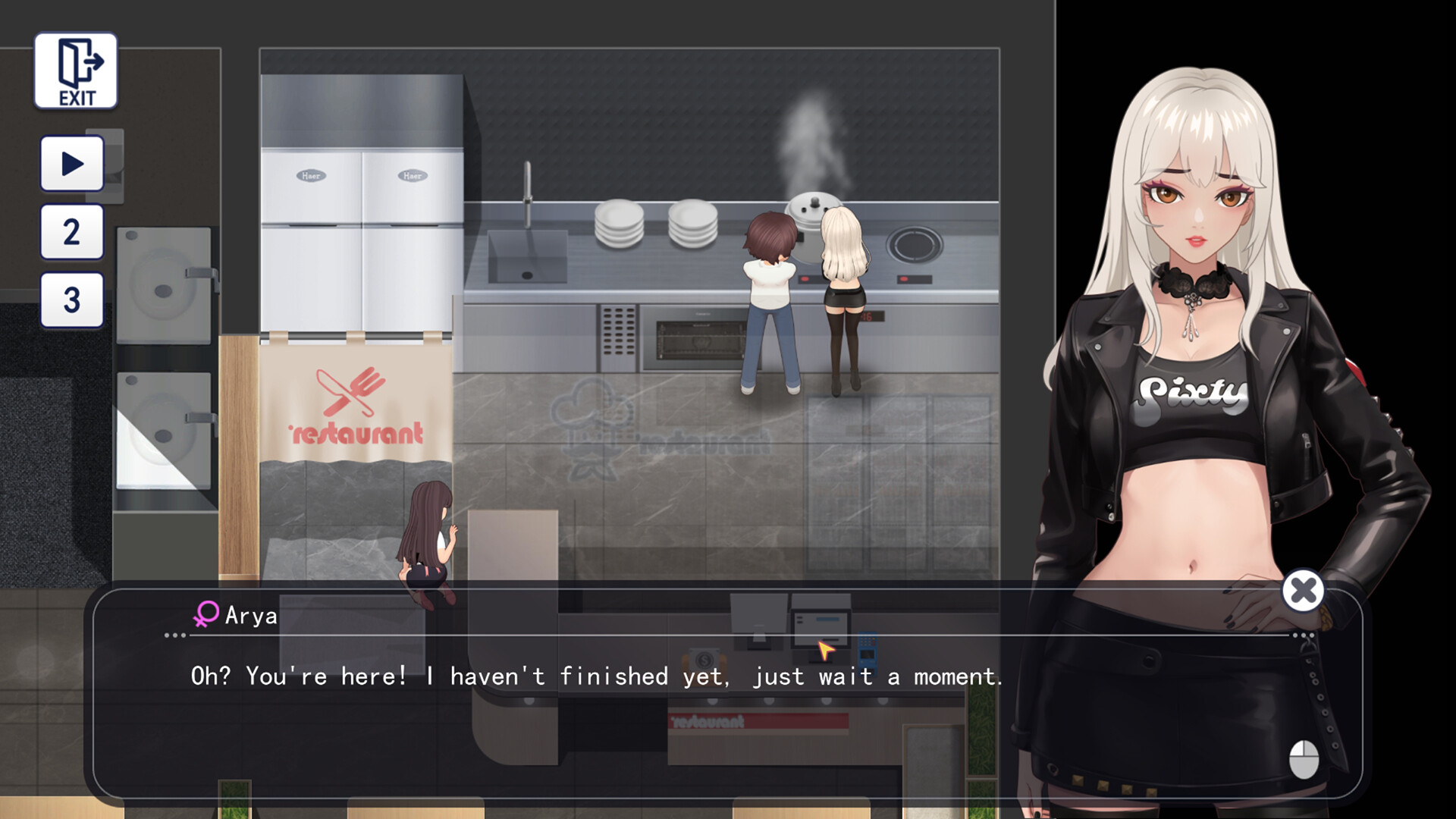Image resolution: width=1456 pixels, height=819 pixels.
Task: Click the EXIT door icon
Action: click(x=75, y=70)
